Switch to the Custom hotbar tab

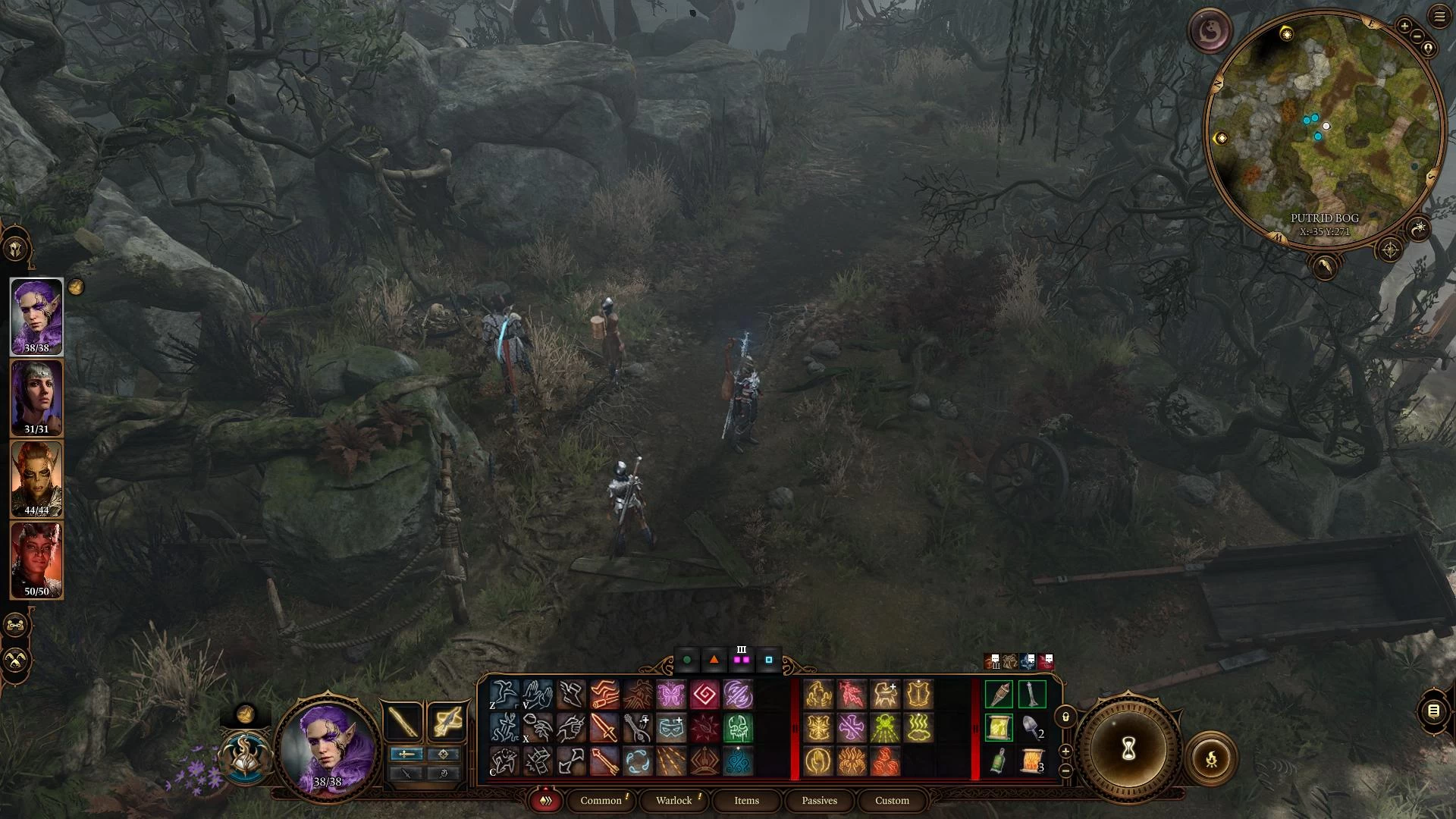[892, 800]
